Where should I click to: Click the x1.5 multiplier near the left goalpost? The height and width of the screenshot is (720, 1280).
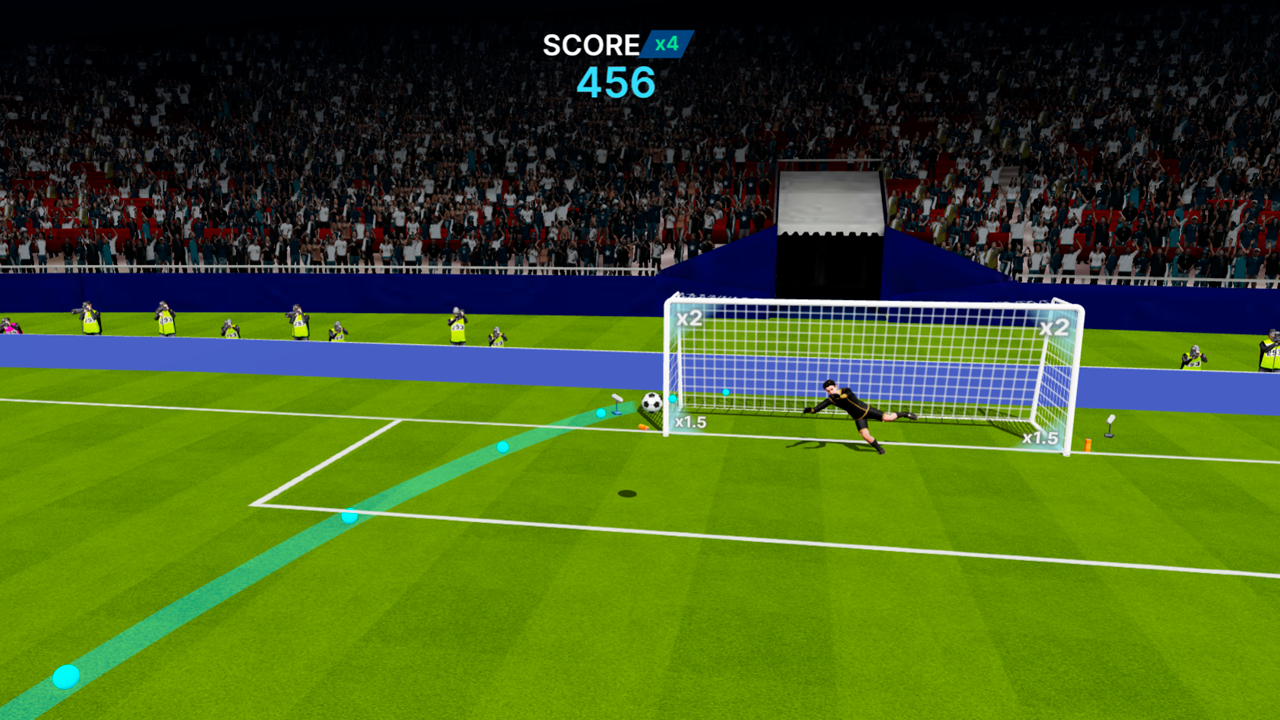pyautogui.click(x=689, y=423)
